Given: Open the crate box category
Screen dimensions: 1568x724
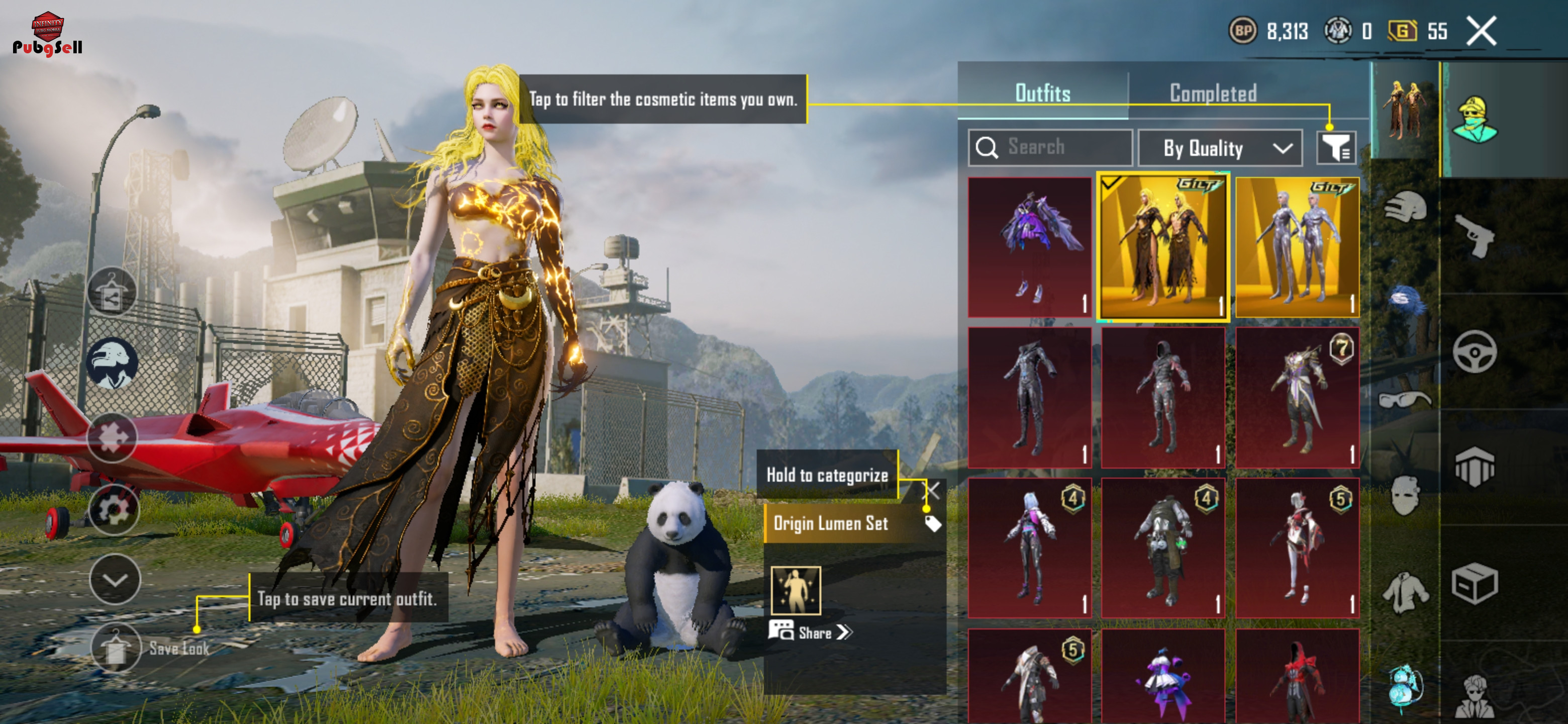Looking at the screenshot, I should pyautogui.click(x=1474, y=583).
